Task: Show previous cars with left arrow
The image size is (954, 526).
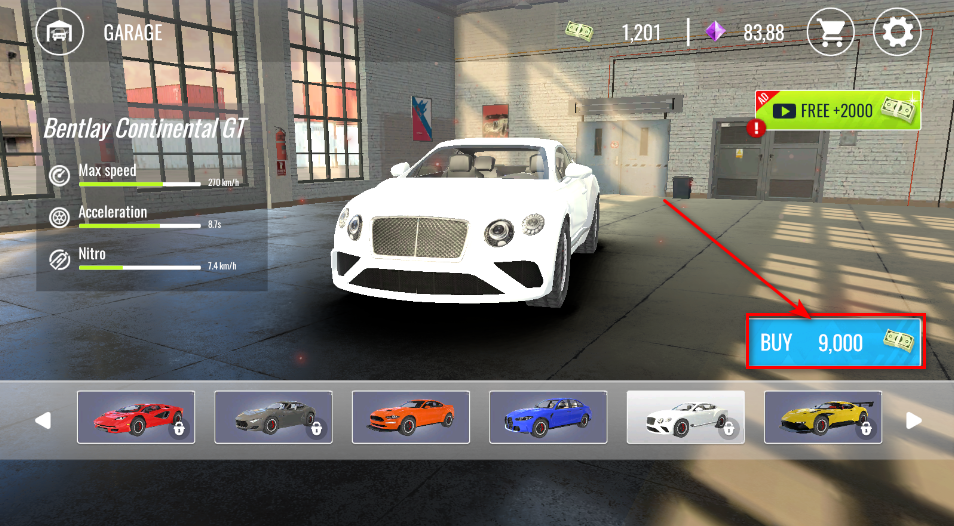Action: click(42, 420)
